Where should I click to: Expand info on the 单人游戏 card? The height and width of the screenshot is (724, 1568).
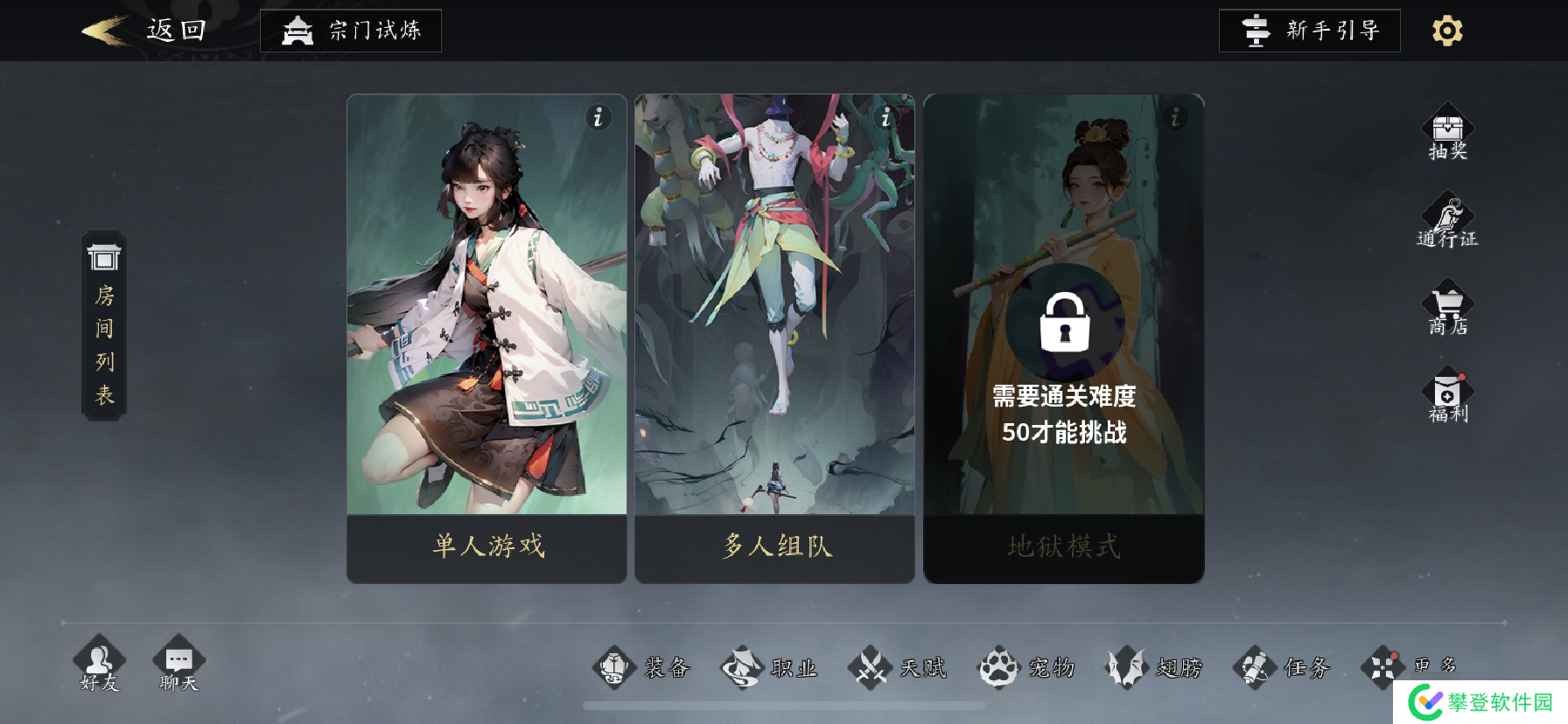(x=598, y=118)
